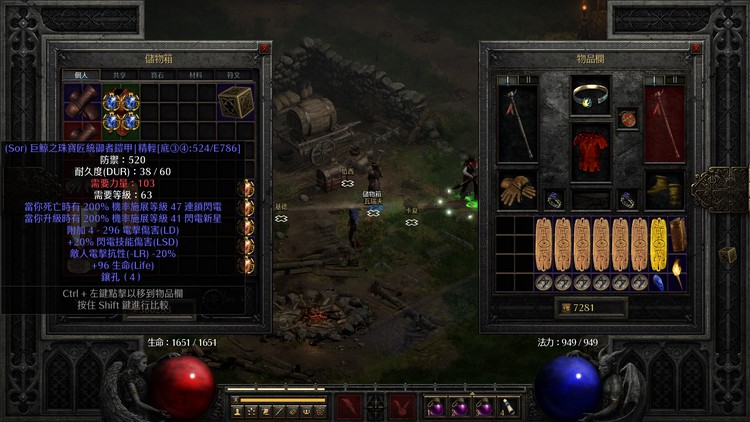Pick up the torch charm in inventory
This screenshot has height=422, width=750.
click(x=677, y=271)
